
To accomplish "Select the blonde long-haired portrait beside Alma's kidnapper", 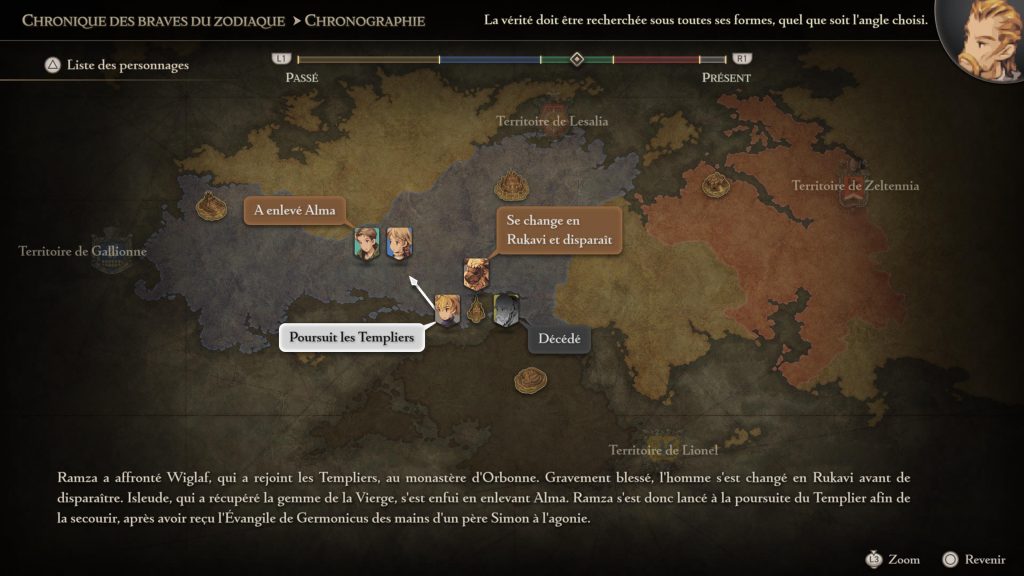I will [x=399, y=243].
